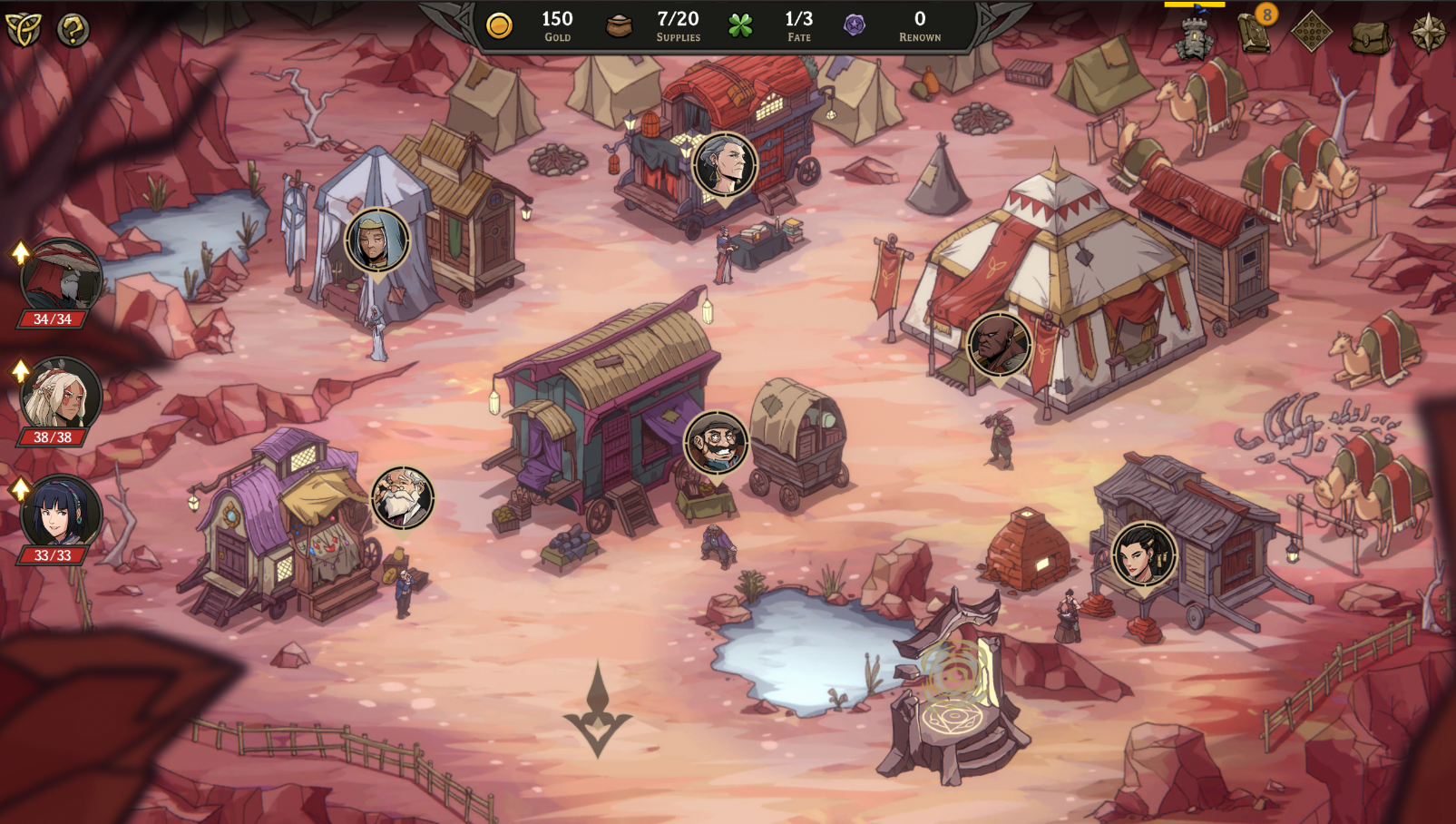
Task: Click the Fate clover icon
Action: tap(742, 25)
